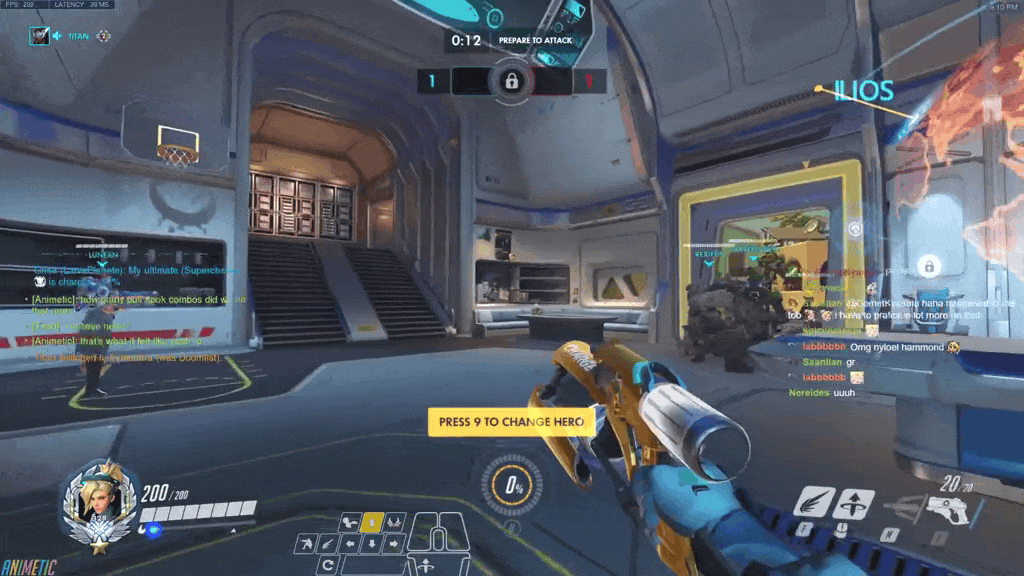
Task: Click labbbbbb's Hammond message in stream chat
Action: [880, 347]
